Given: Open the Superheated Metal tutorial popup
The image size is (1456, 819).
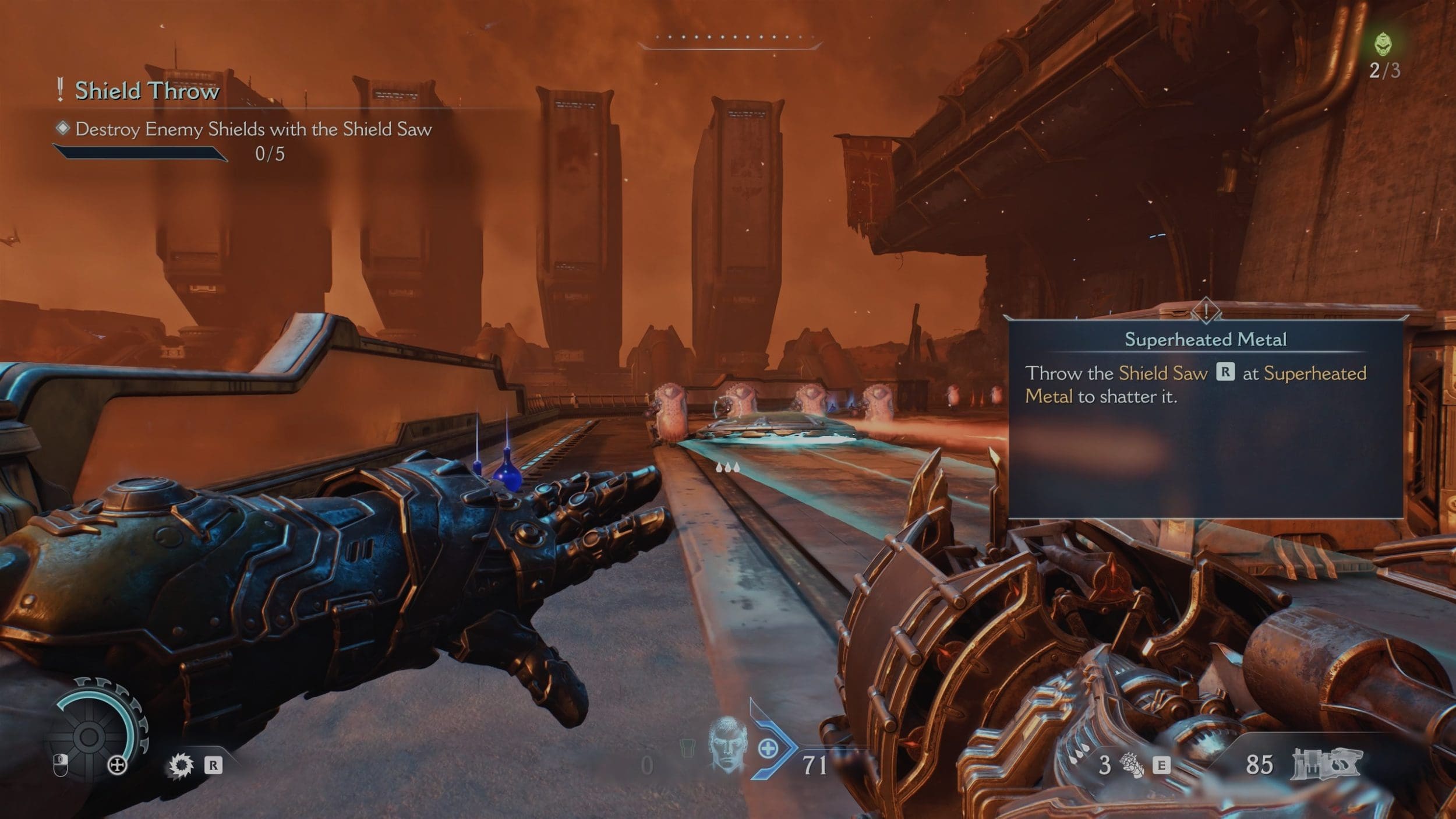Looking at the screenshot, I should 1204,417.
